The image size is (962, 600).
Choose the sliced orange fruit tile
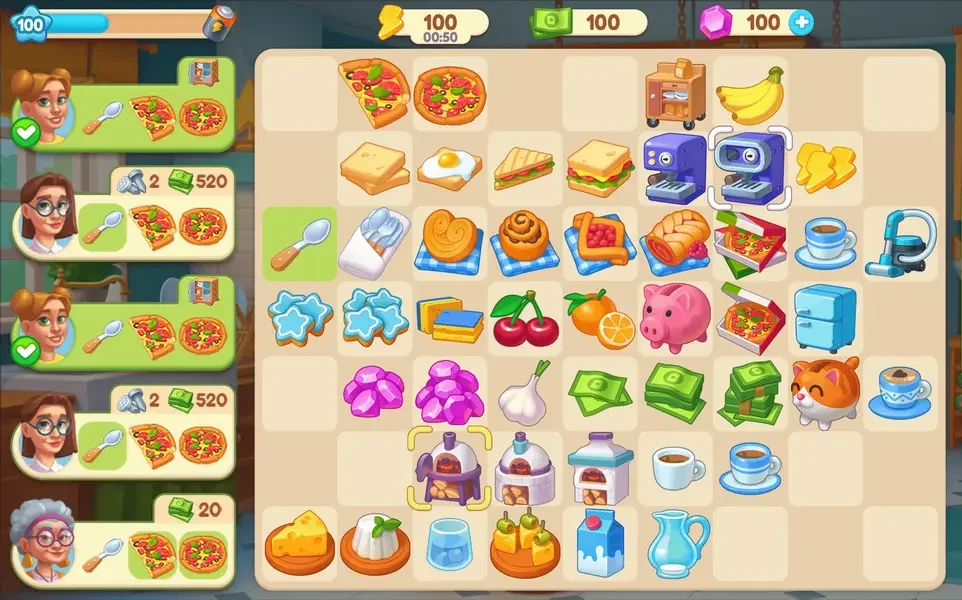coord(600,317)
